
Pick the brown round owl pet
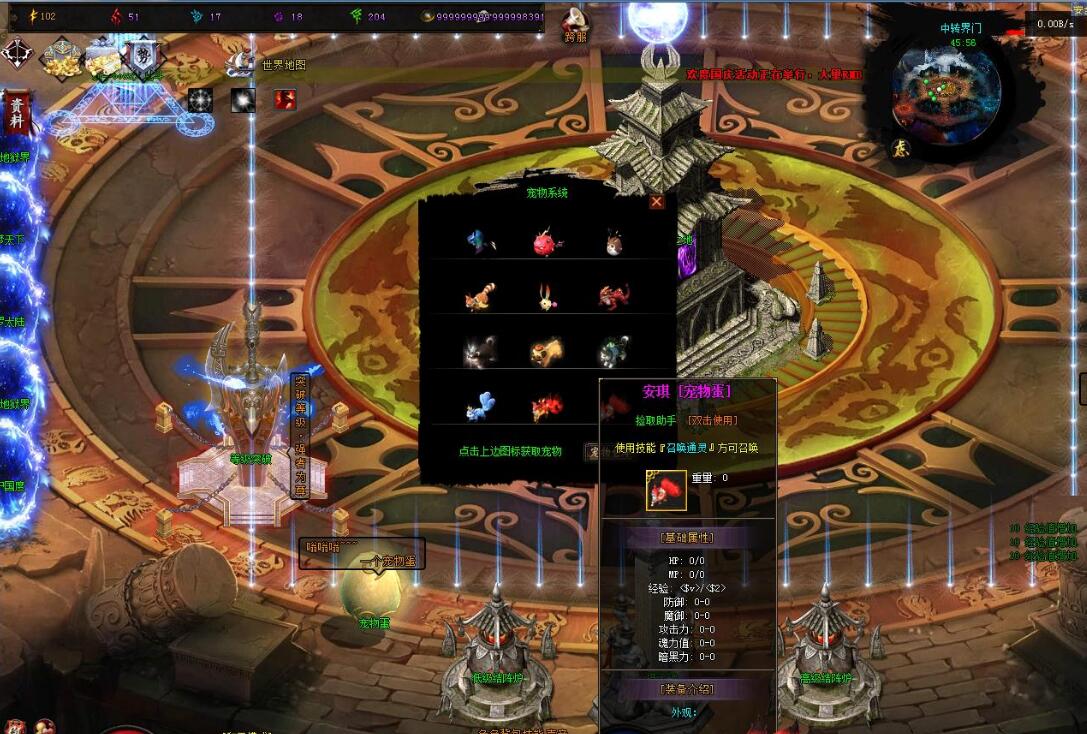point(612,242)
